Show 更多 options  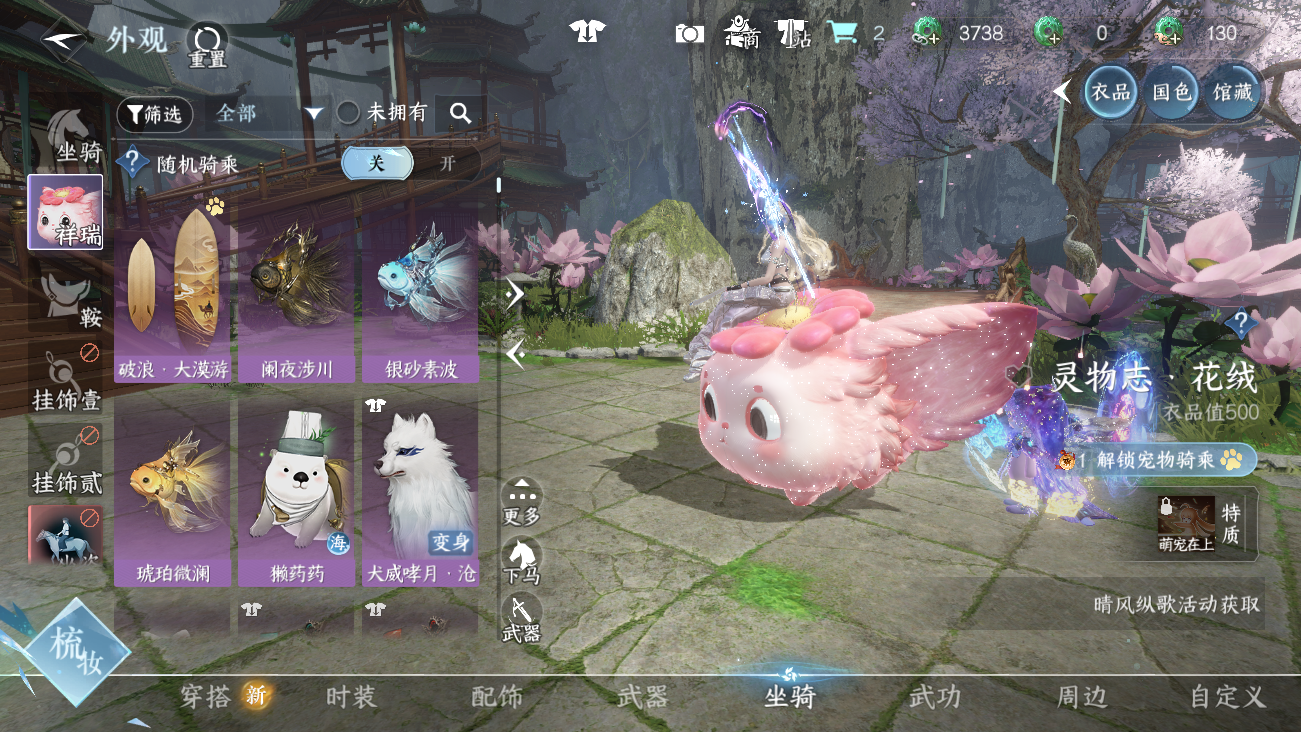[x=521, y=501]
